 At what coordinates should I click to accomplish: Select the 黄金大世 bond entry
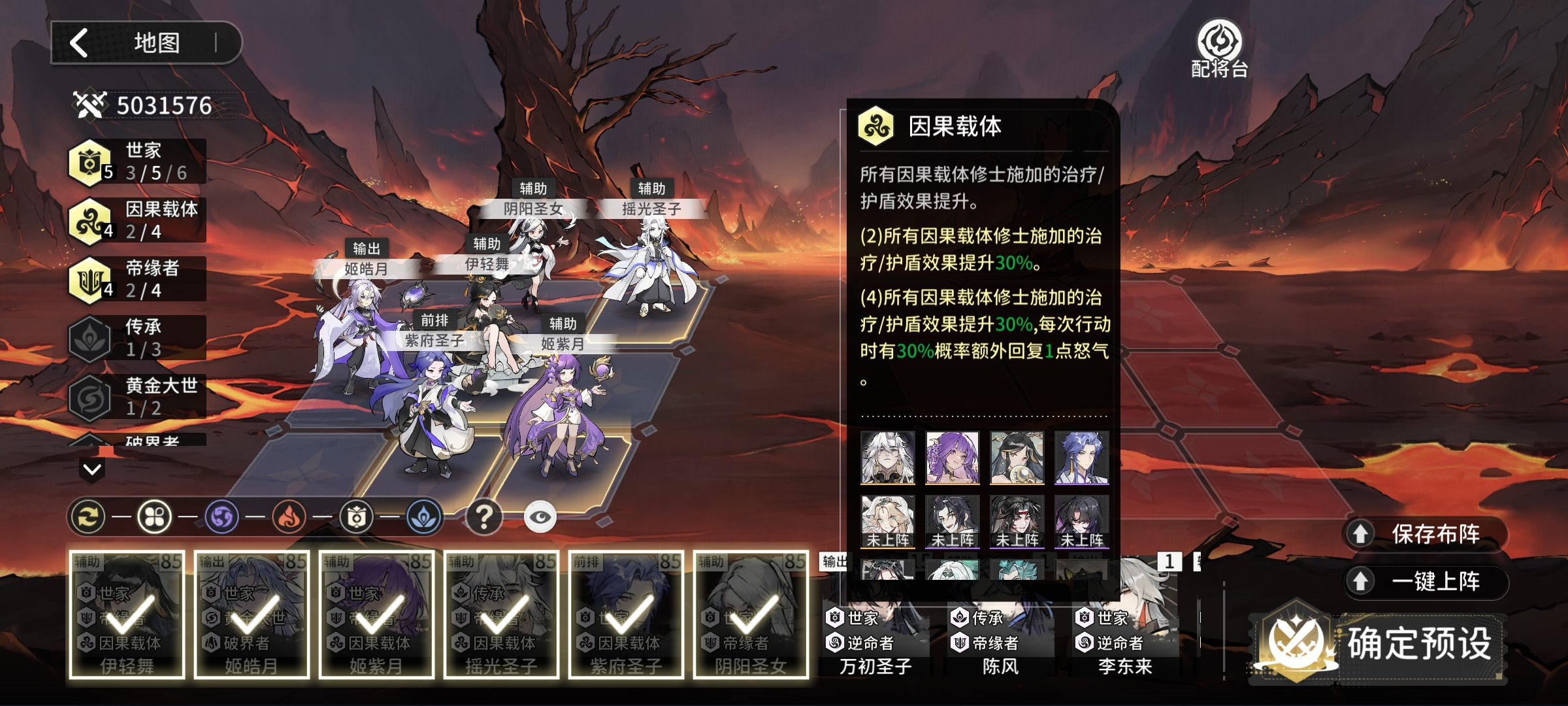click(137, 397)
